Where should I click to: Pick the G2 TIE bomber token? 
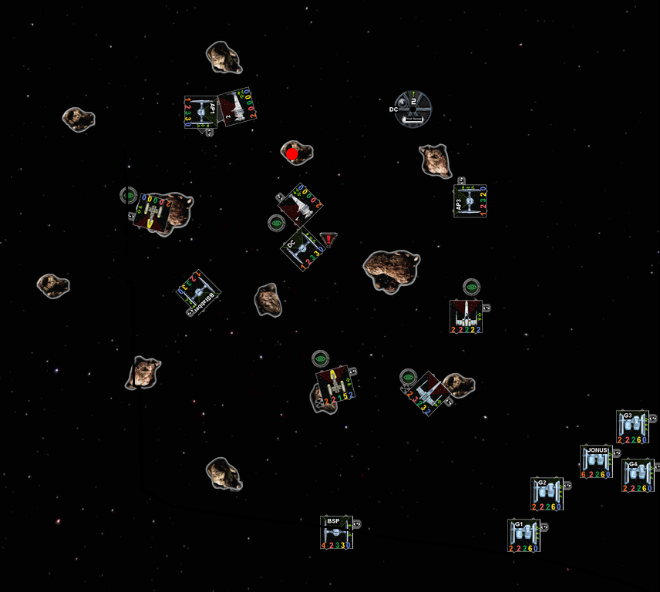click(x=547, y=492)
